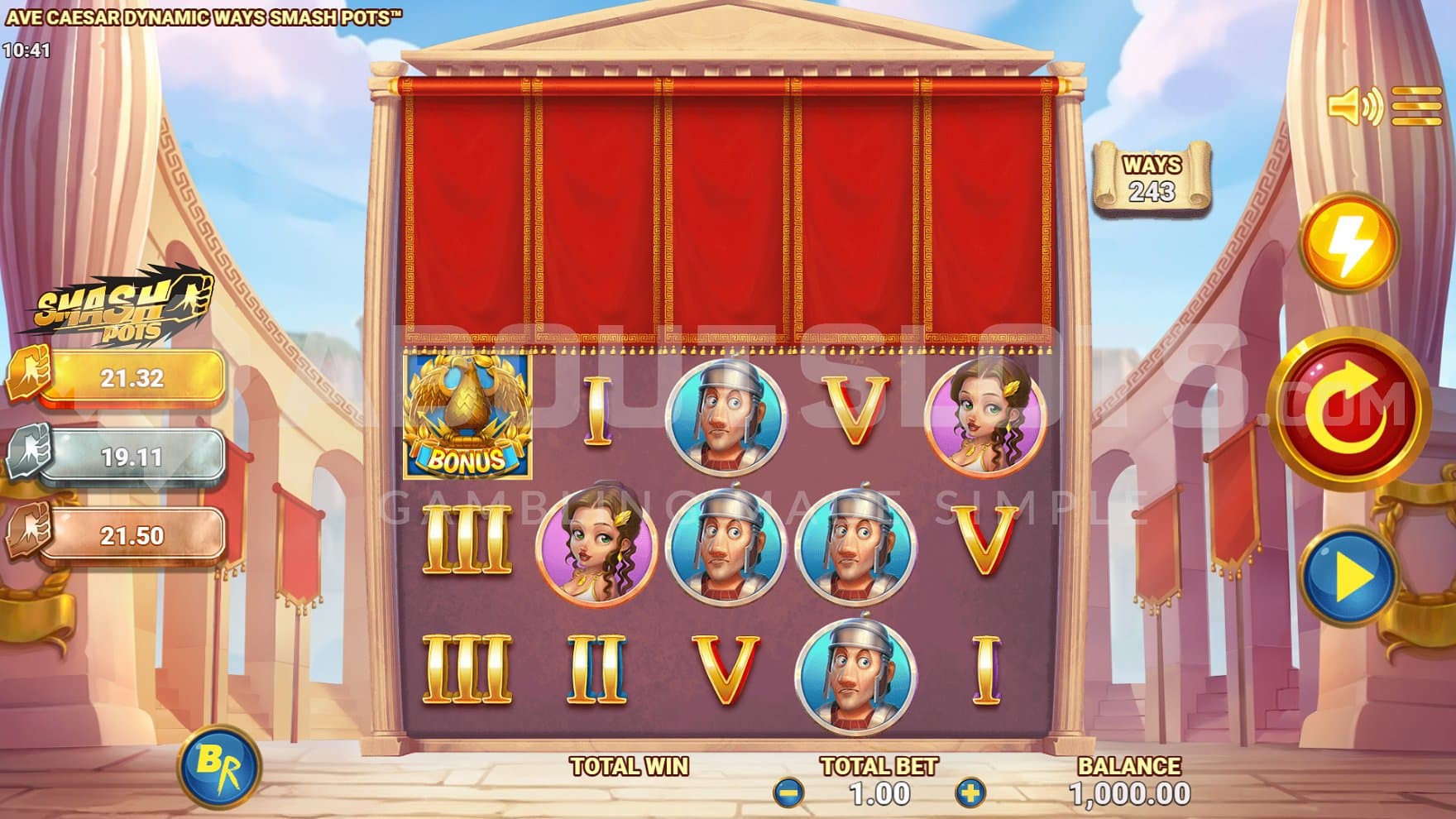Click the blue BR logo button

[221, 768]
